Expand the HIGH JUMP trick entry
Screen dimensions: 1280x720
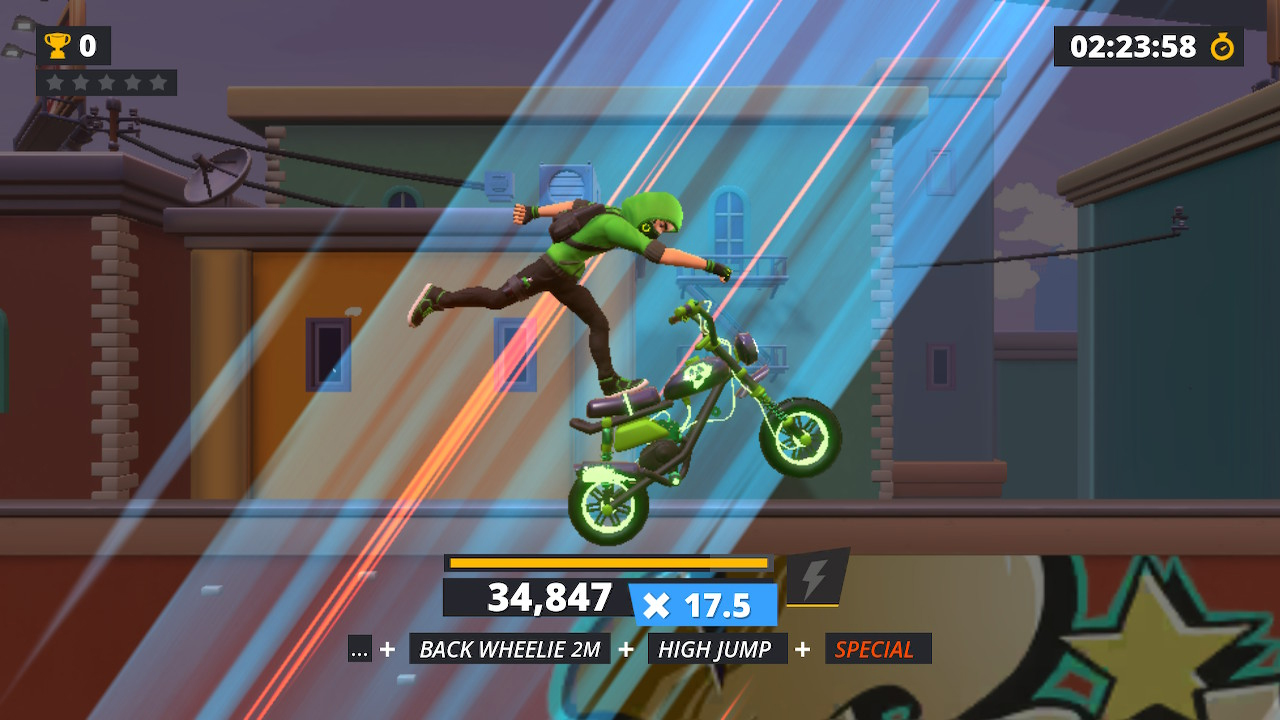[718, 648]
